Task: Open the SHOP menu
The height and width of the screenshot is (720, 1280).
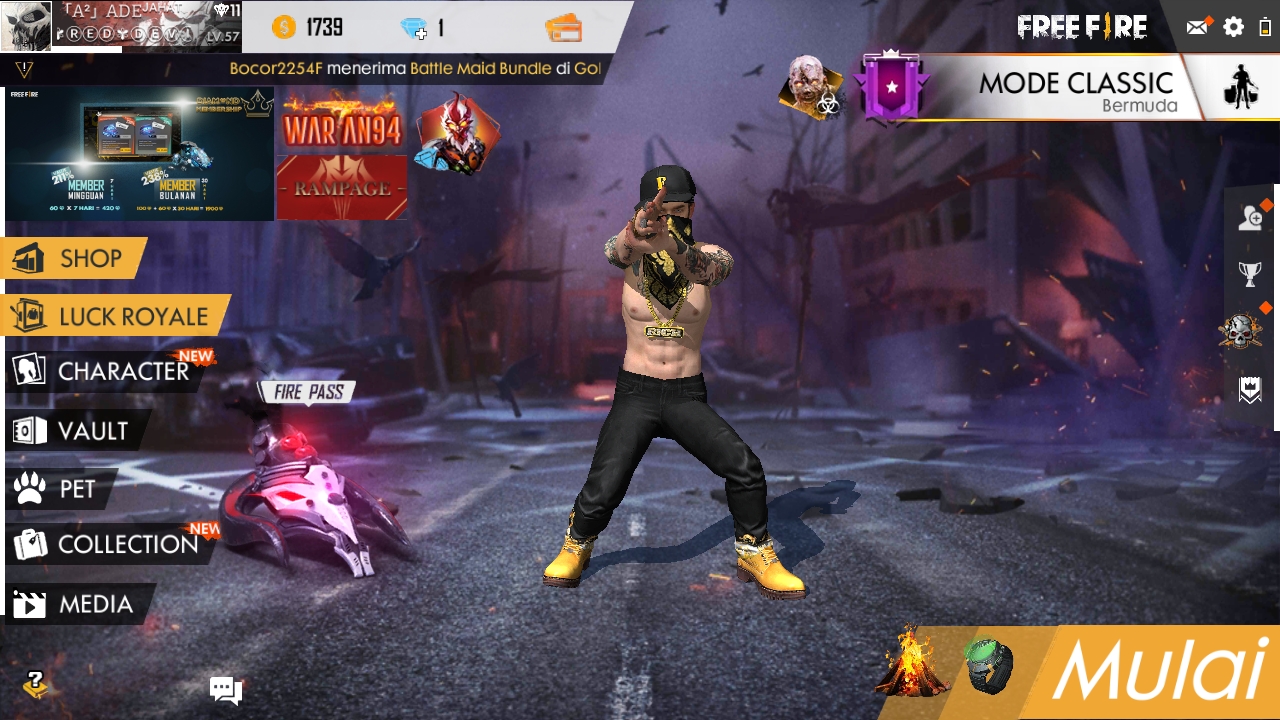Action: pos(73,259)
